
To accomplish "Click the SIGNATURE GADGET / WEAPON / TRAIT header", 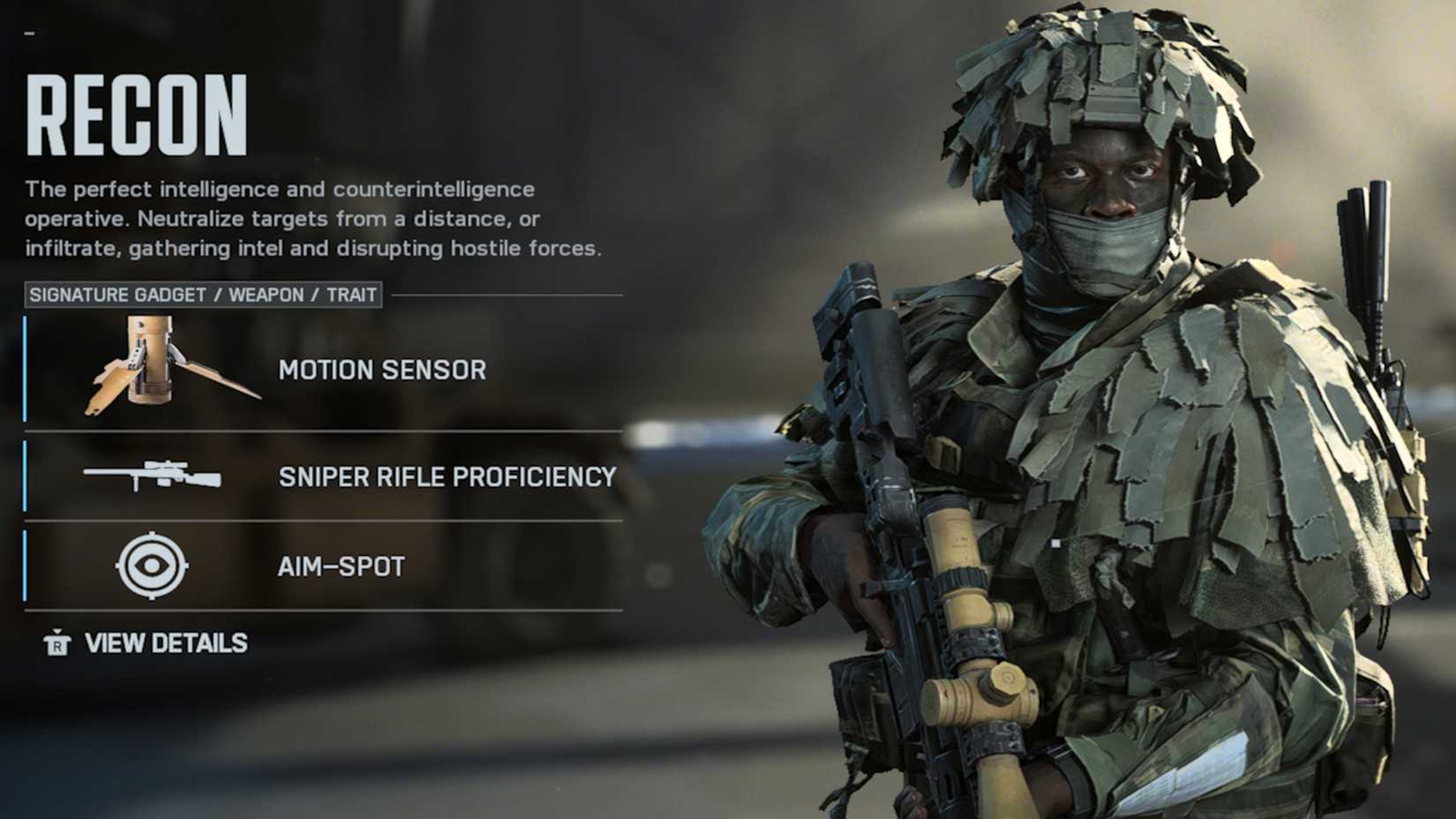I will 204,296.
